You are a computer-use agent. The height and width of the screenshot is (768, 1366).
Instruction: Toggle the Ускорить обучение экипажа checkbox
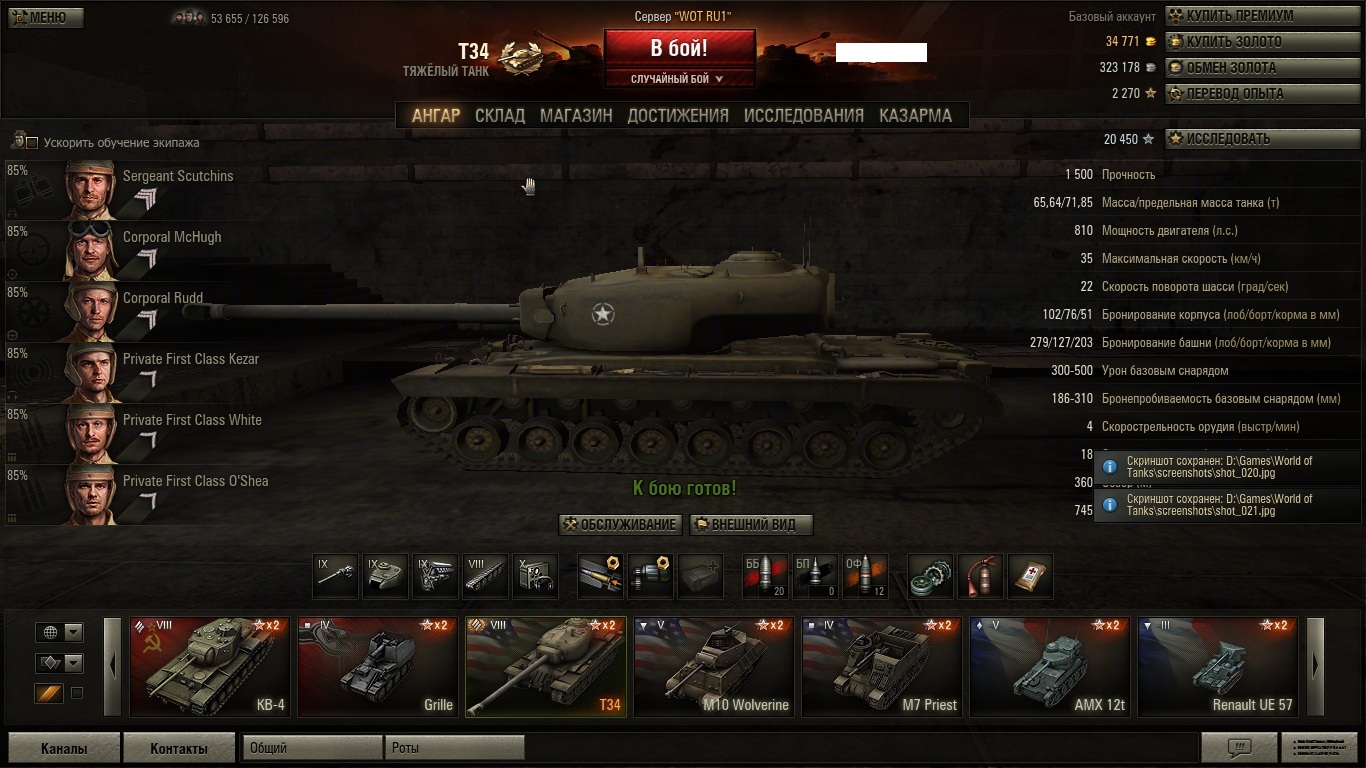pyautogui.click(x=32, y=143)
